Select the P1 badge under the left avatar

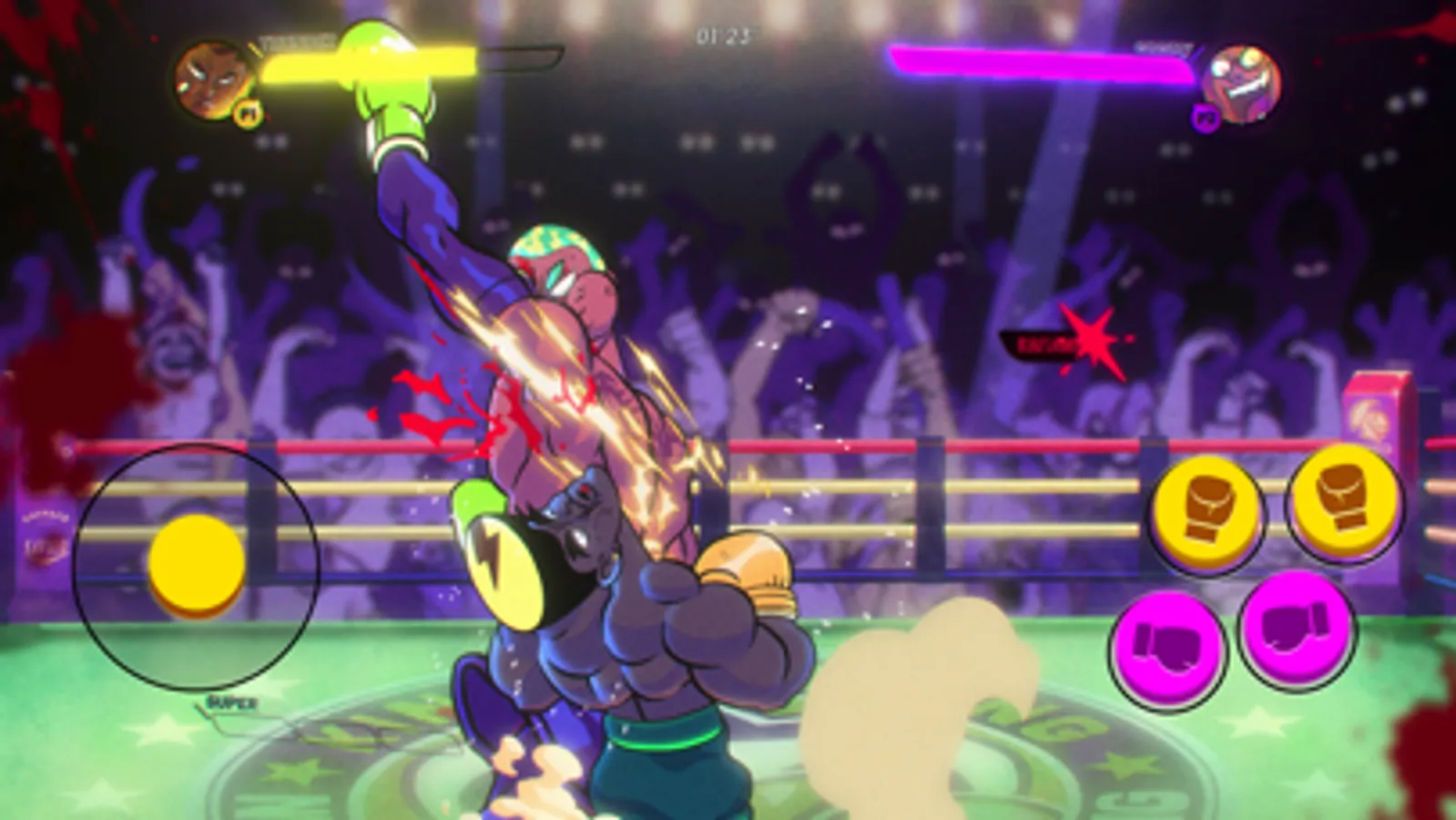click(x=248, y=116)
